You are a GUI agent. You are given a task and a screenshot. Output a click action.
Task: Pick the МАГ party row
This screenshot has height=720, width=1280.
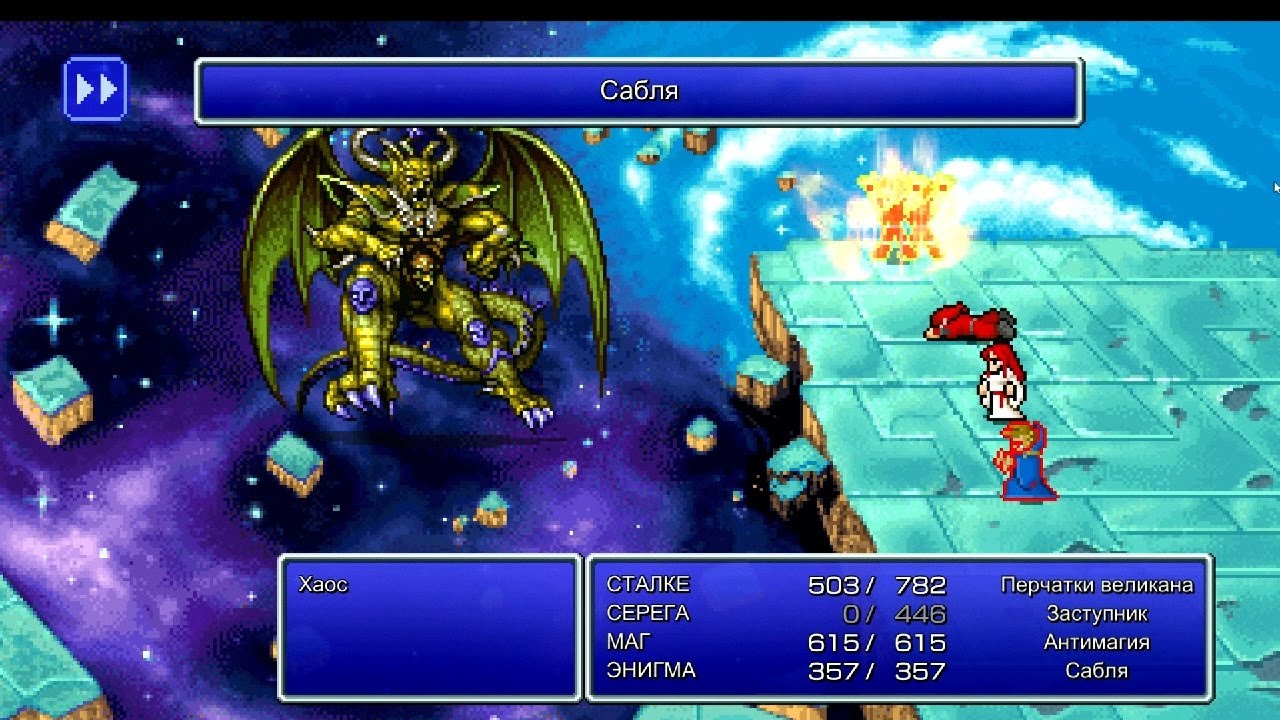628,642
